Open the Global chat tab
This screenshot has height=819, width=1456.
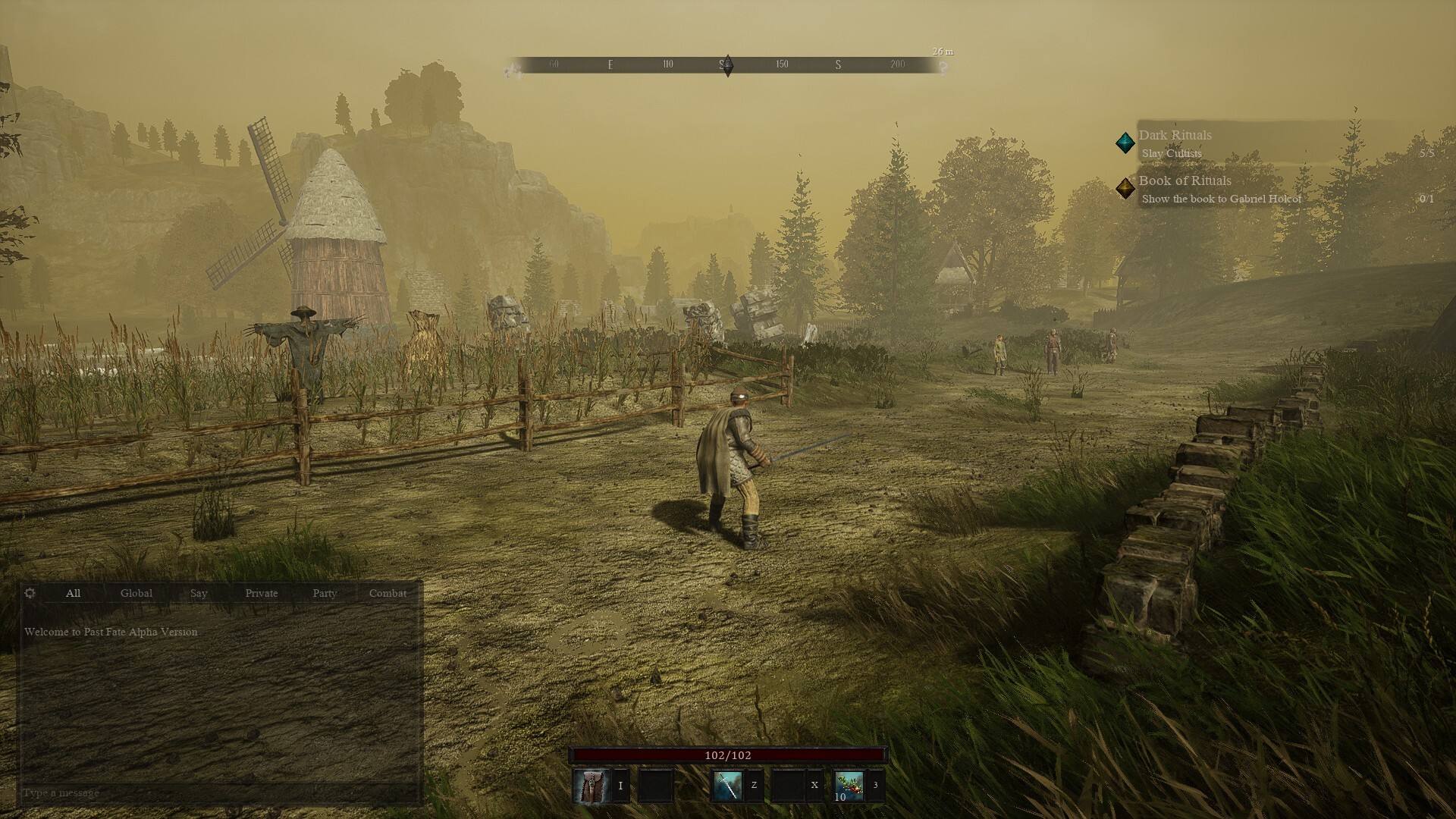[136, 593]
